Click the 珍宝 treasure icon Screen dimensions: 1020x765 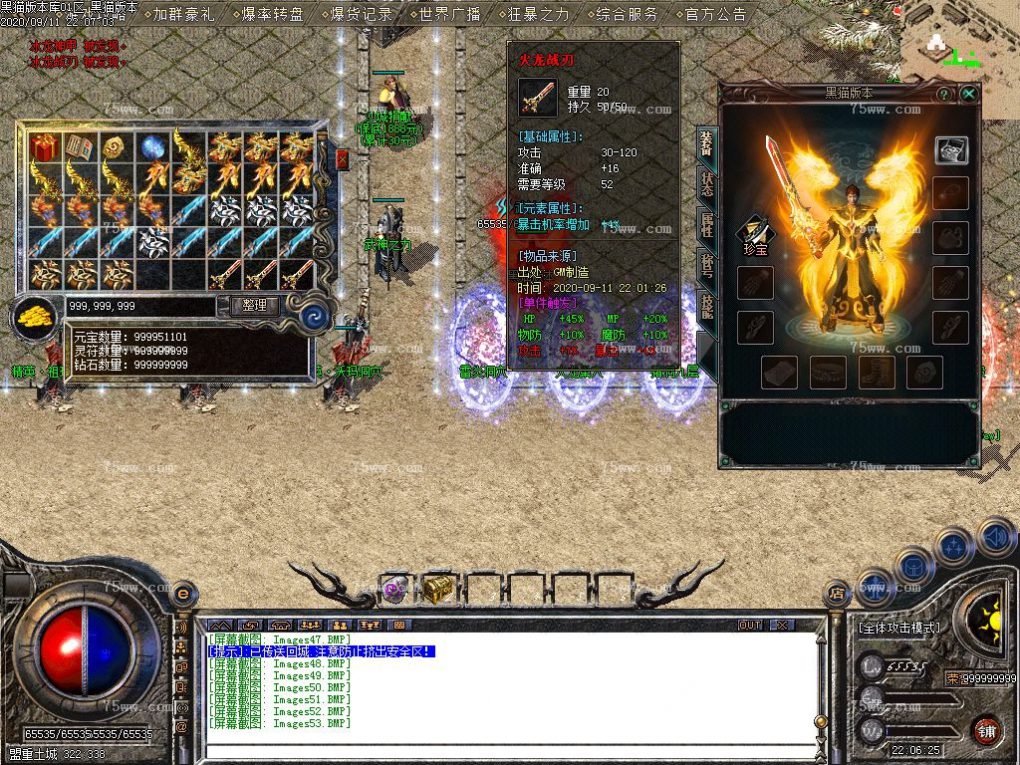point(754,236)
